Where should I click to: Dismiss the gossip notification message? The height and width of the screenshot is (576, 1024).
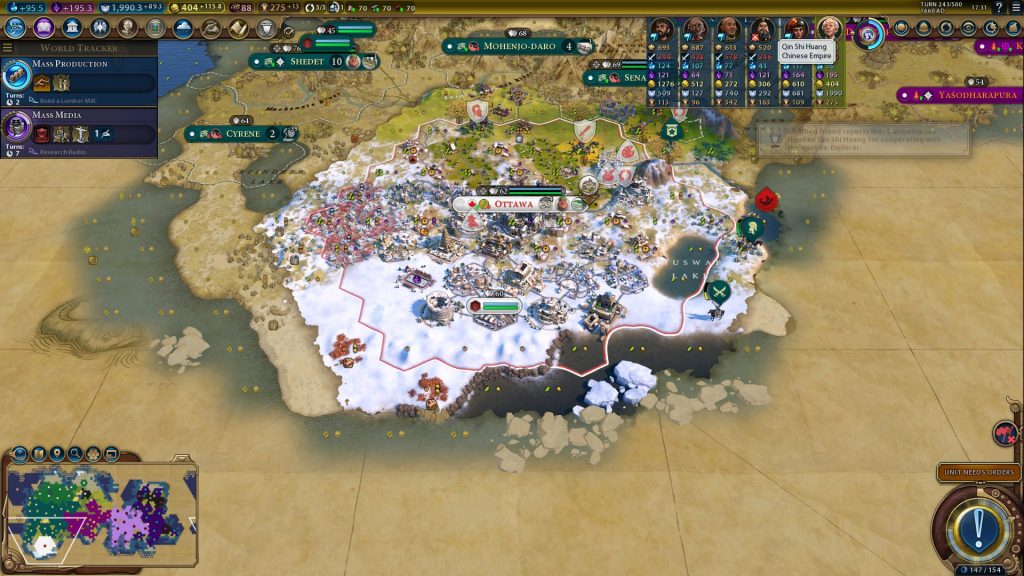point(862,139)
